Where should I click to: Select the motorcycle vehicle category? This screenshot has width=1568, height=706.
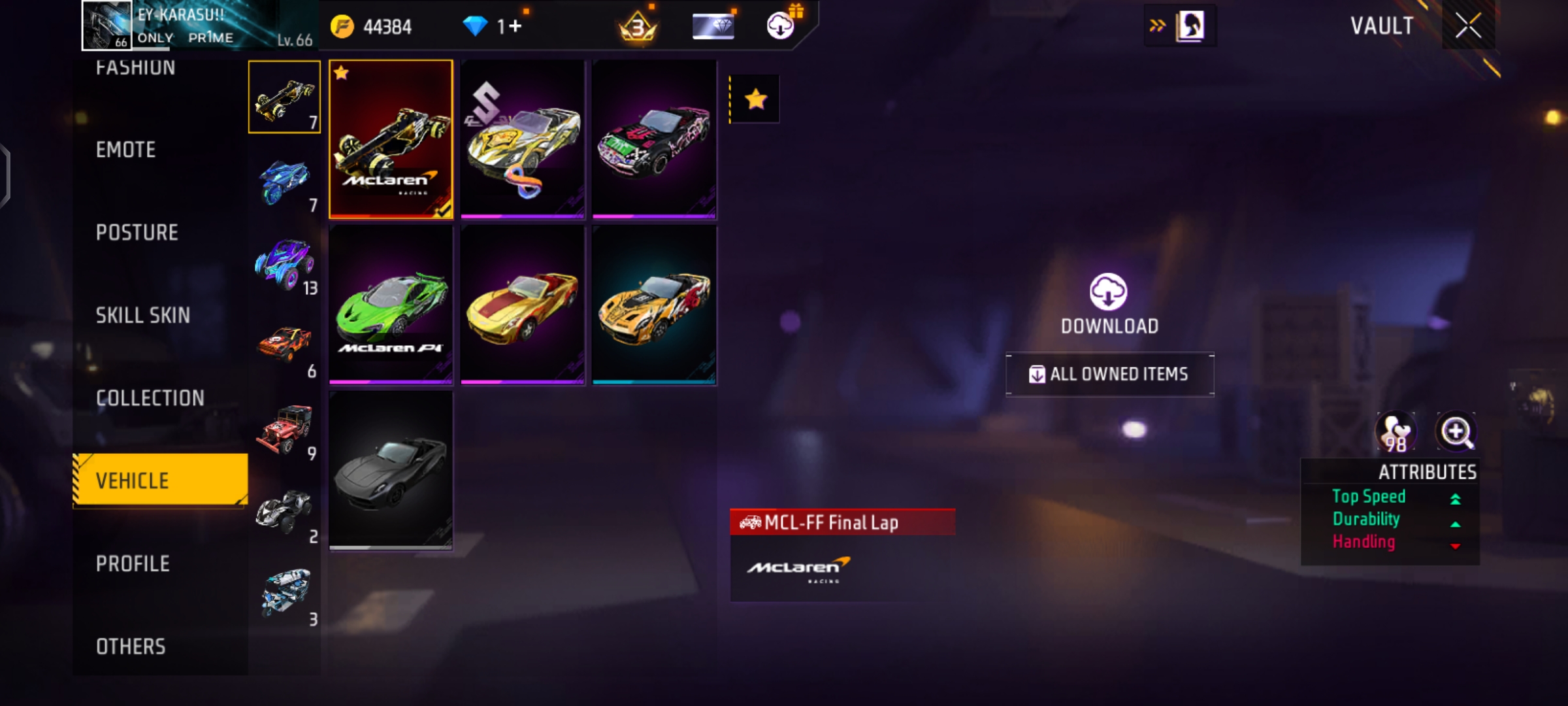[285, 178]
